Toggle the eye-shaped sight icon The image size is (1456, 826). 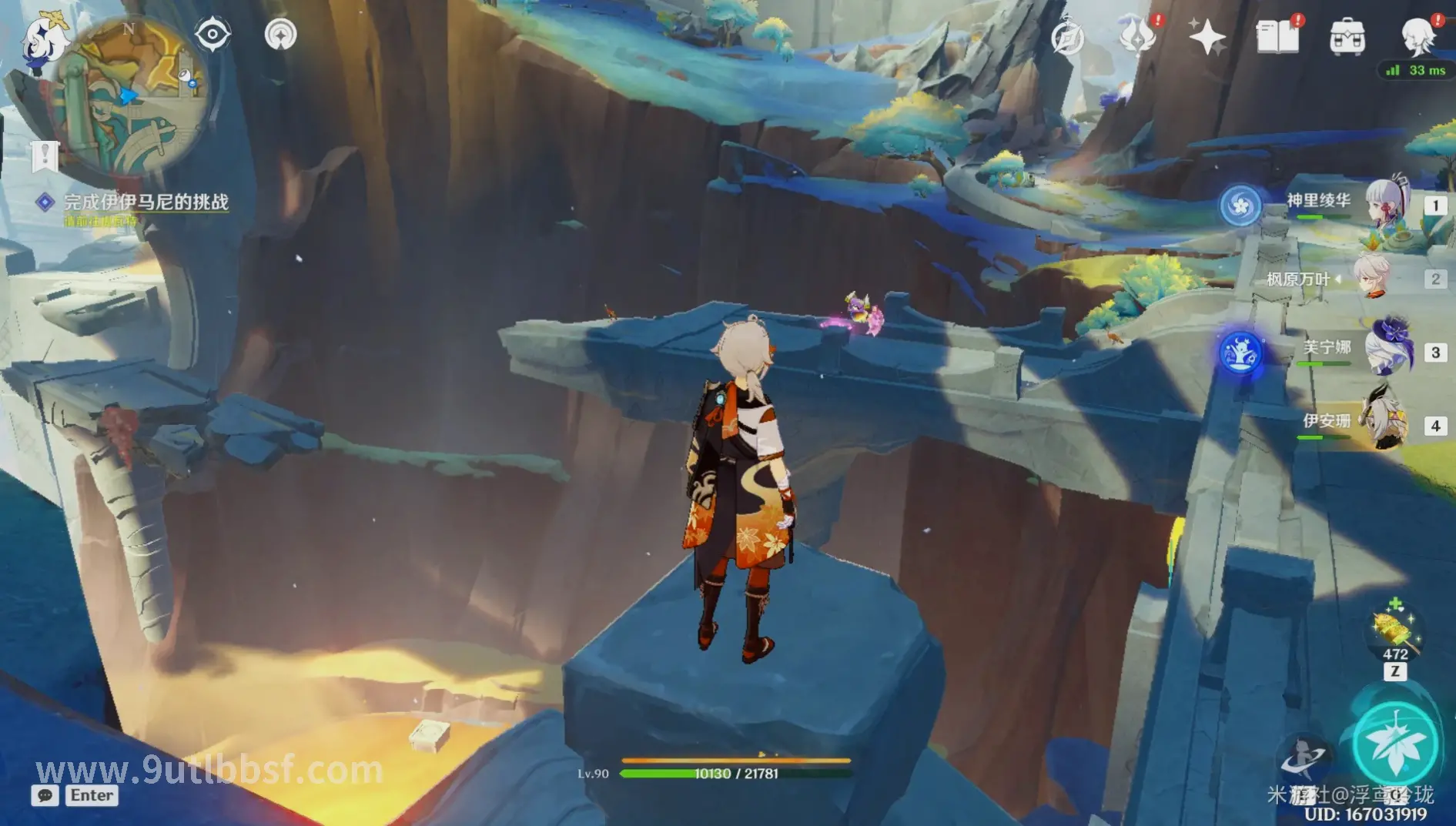[213, 35]
